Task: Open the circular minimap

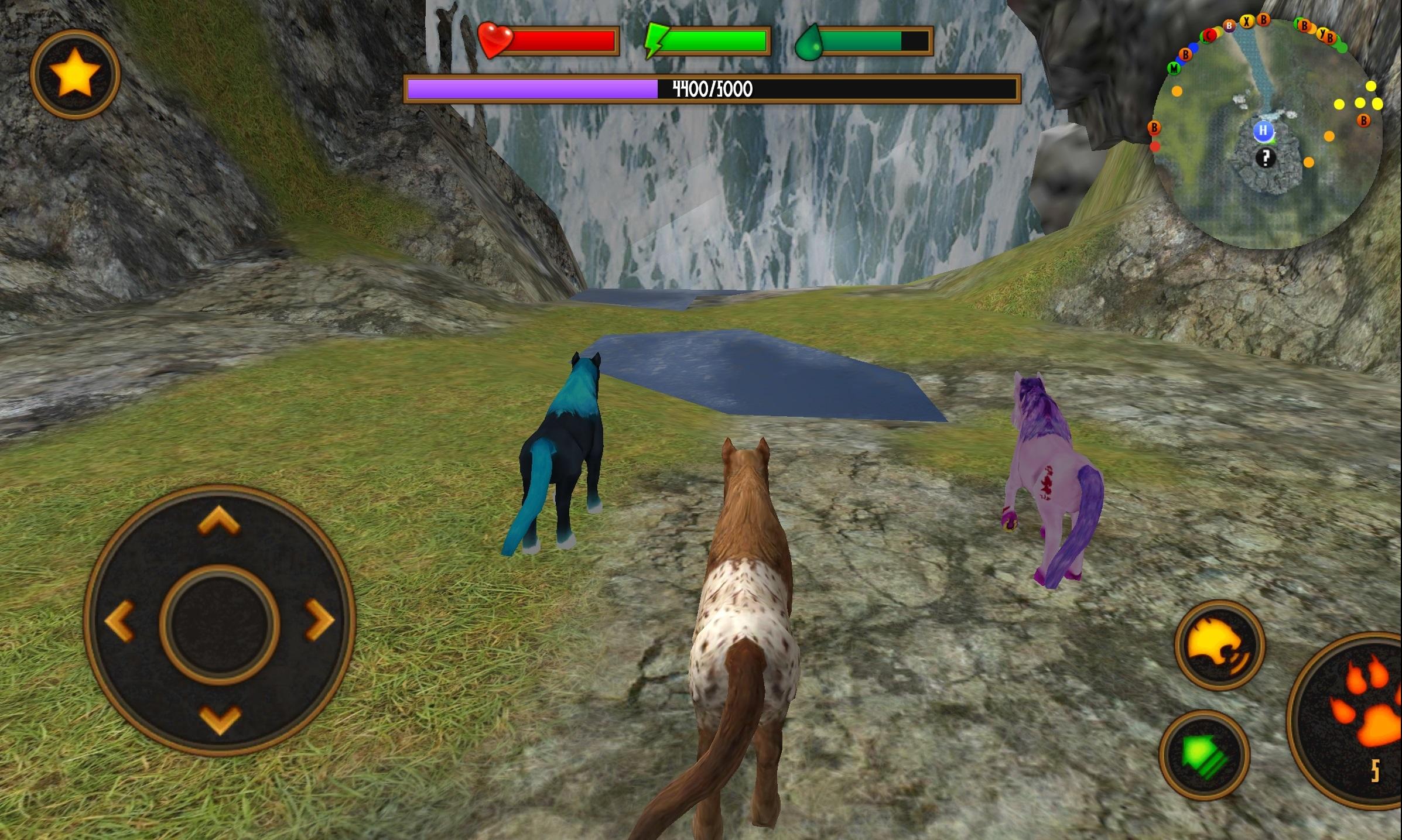Action: click(1268, 135)
